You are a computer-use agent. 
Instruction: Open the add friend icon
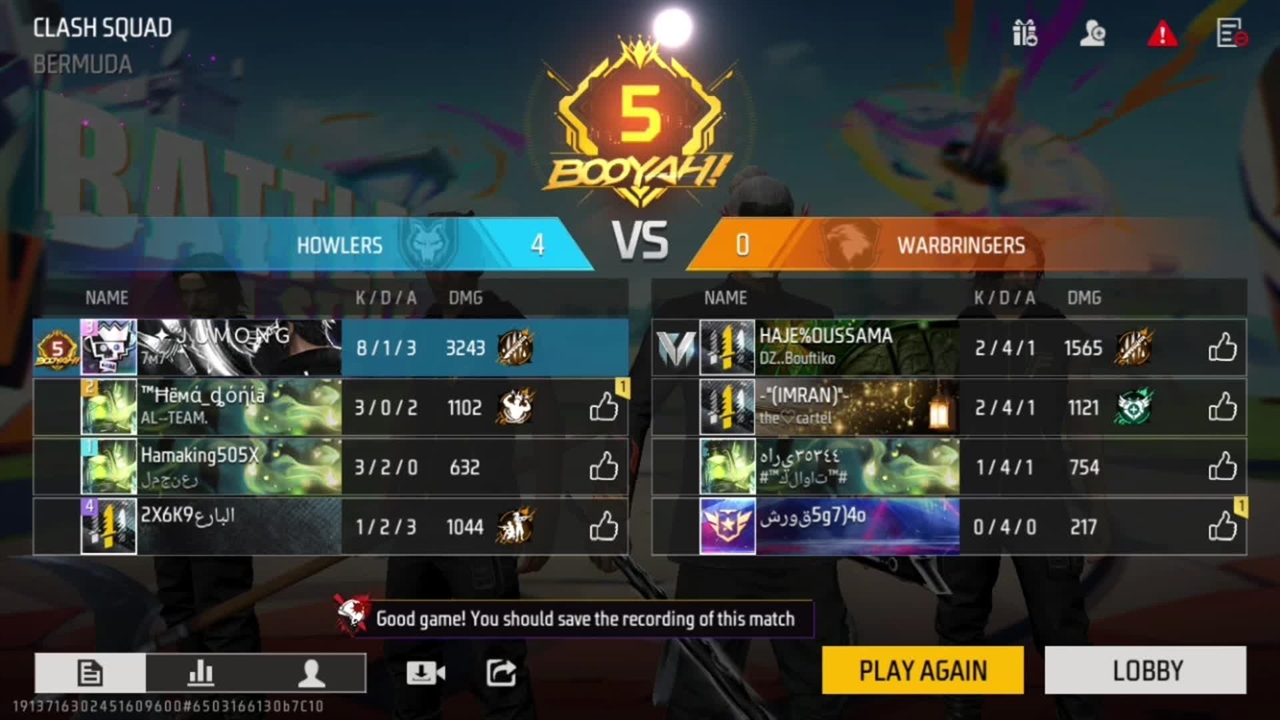click(1092, 34)
